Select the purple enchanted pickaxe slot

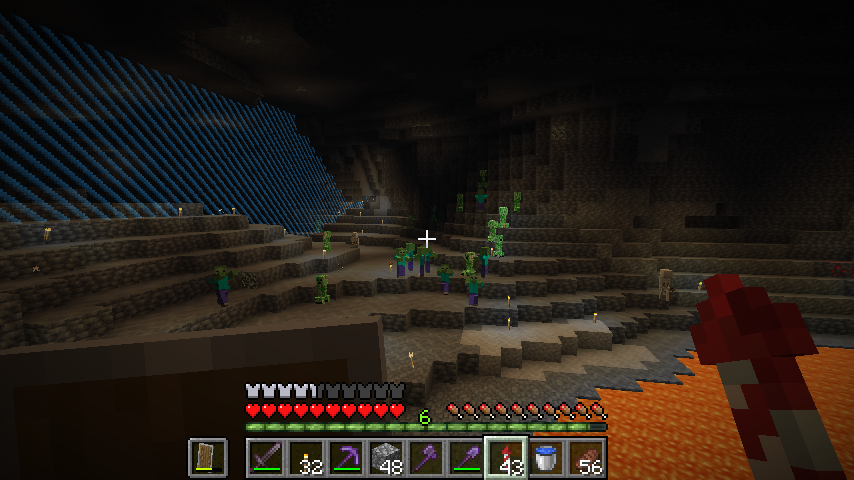point(346,458)
